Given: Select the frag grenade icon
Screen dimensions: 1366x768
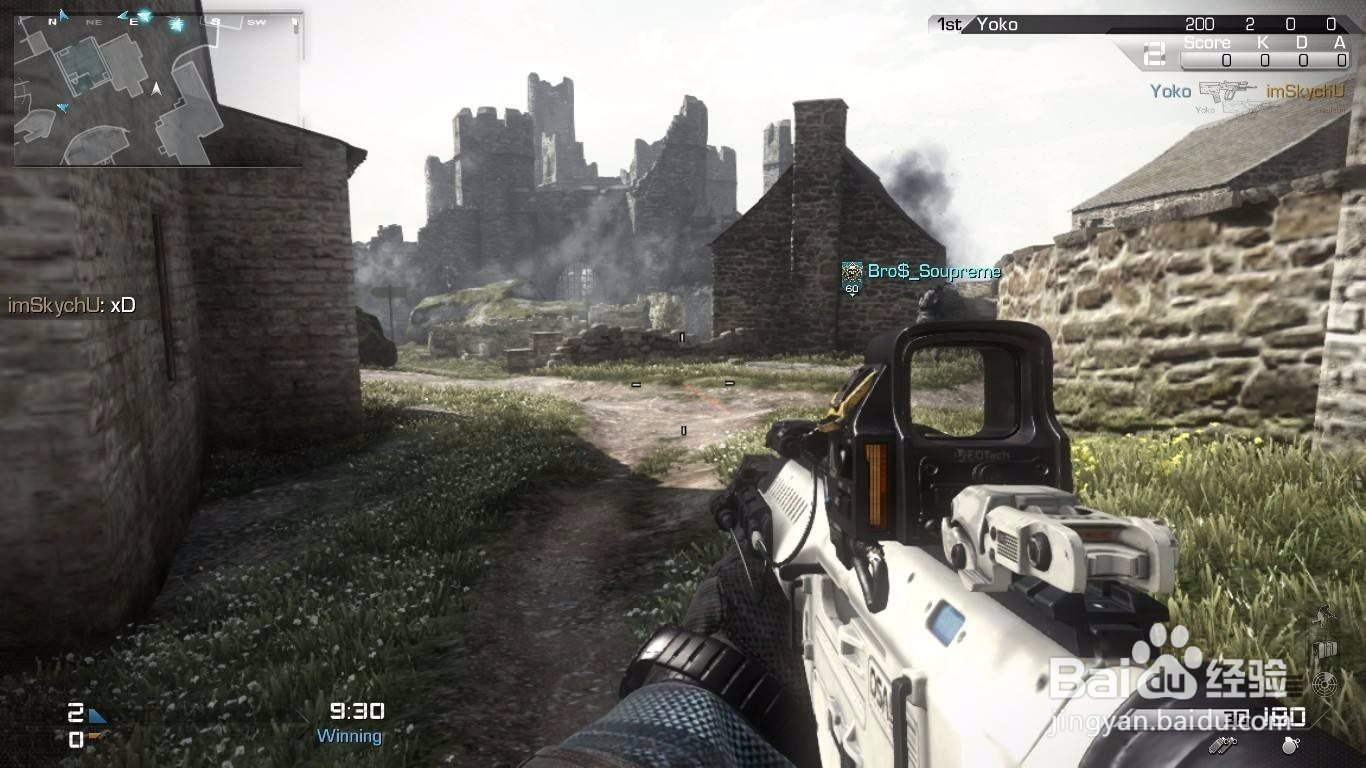Looking at the screenshot, I should 1288,746.
